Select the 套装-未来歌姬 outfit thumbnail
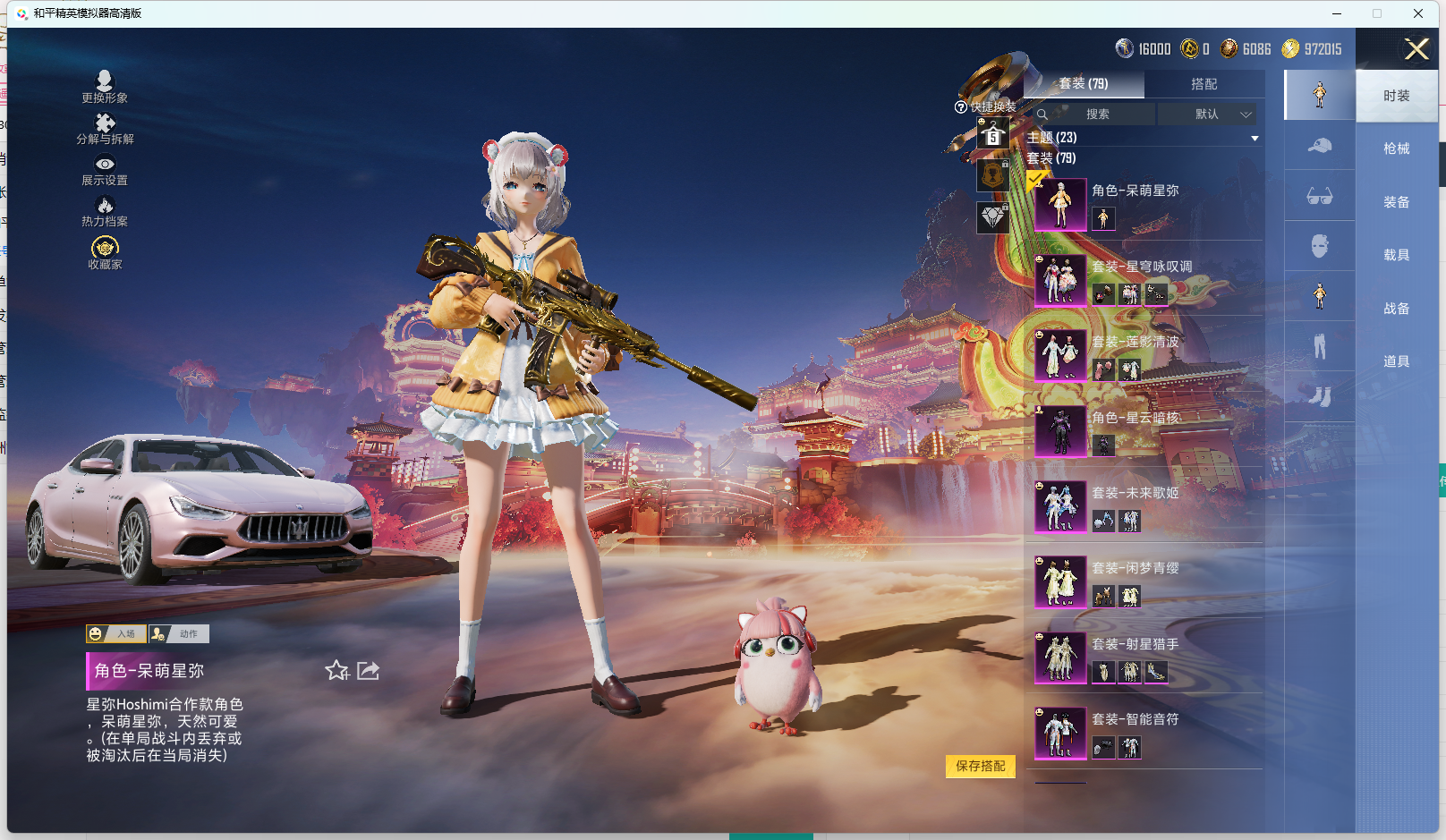Viewport: 1446px width, 840px height. [1060, 505]
